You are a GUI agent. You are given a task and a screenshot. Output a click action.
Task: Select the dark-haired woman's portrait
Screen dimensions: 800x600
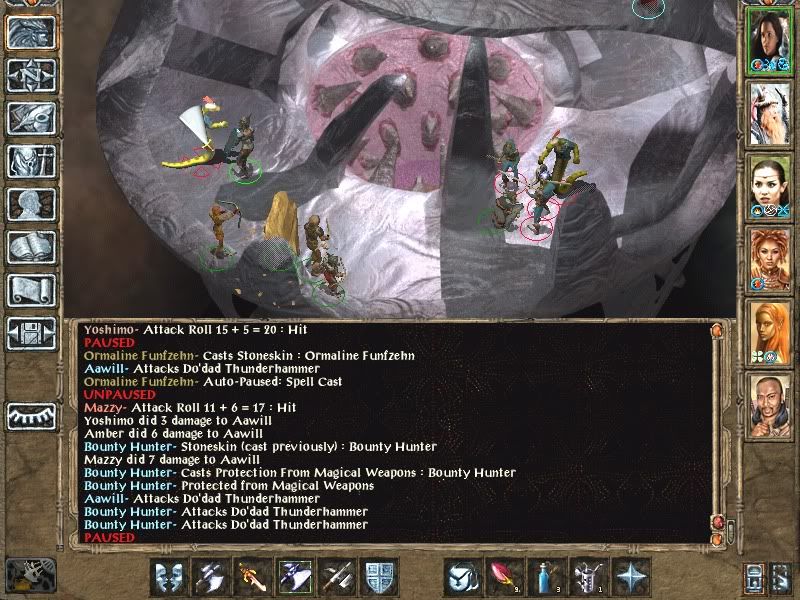770,40
